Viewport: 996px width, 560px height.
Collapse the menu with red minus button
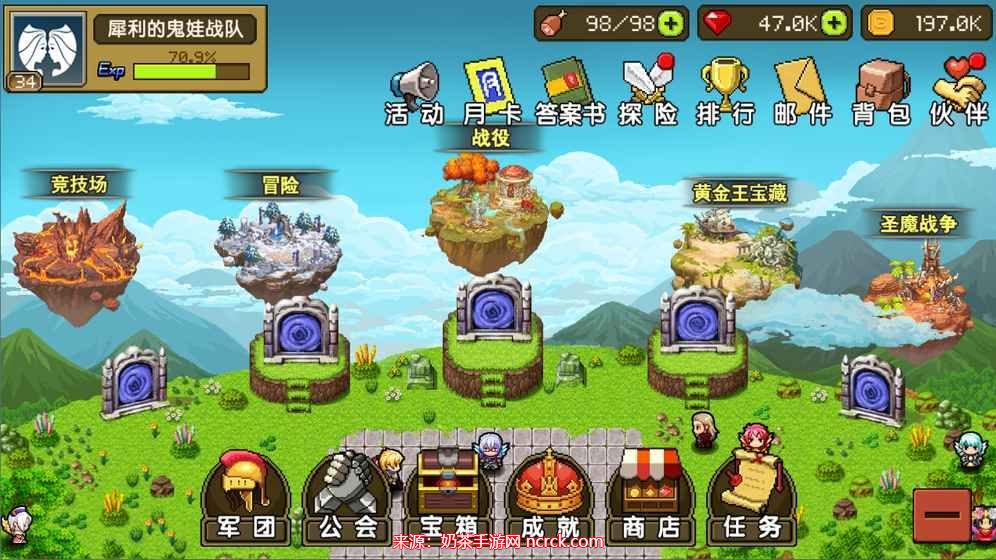coord(941,516)
